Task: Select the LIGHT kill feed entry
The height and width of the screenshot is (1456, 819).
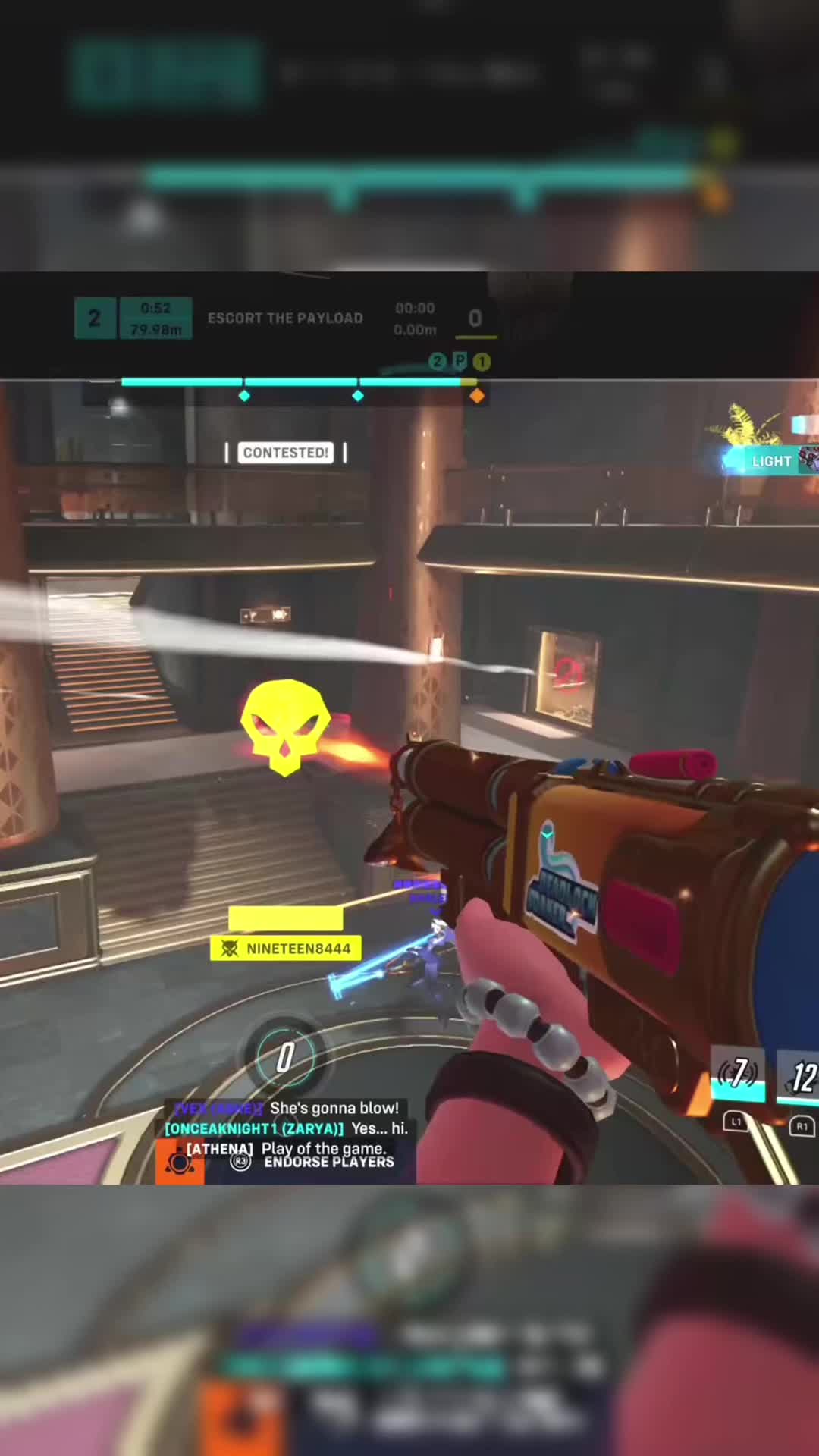Action: [x=770, y=461]
